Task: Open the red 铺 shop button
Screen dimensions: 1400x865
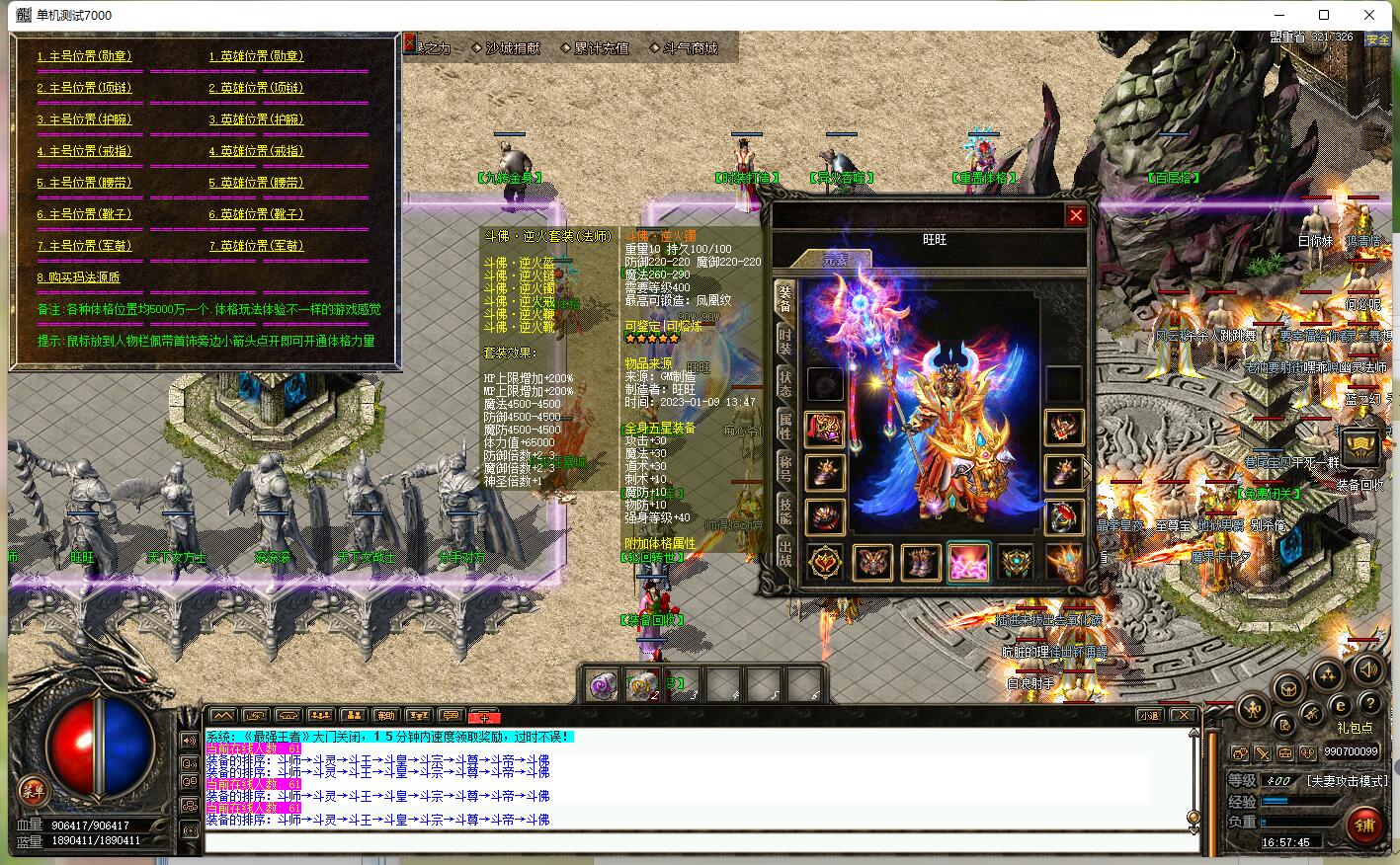Action: click(x=1364, y=825)
